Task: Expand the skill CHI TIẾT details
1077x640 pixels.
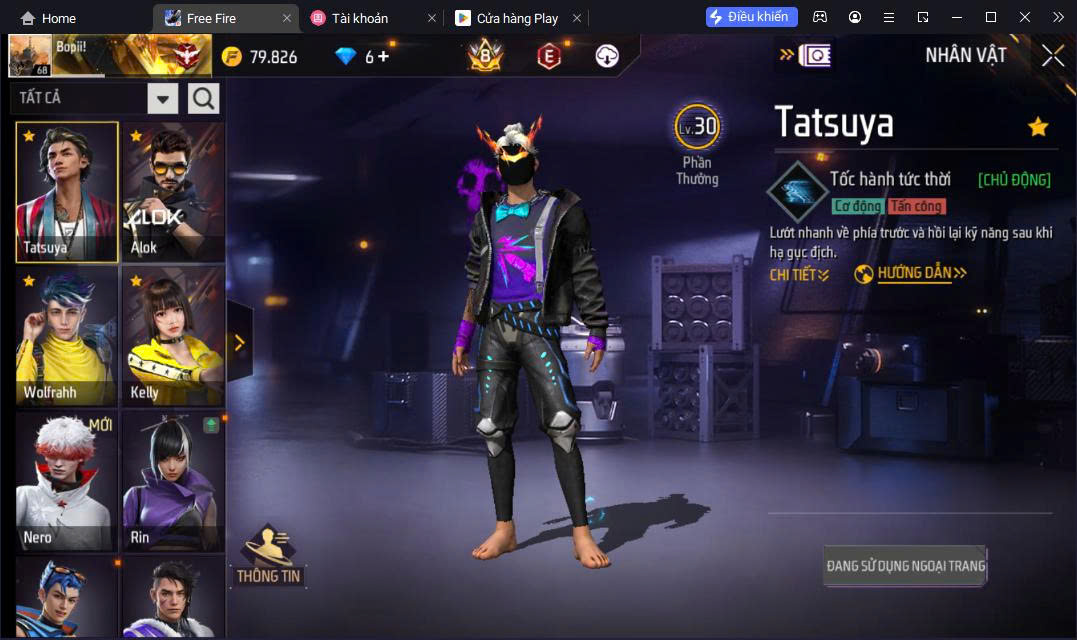Action: [x=799, y=274]
